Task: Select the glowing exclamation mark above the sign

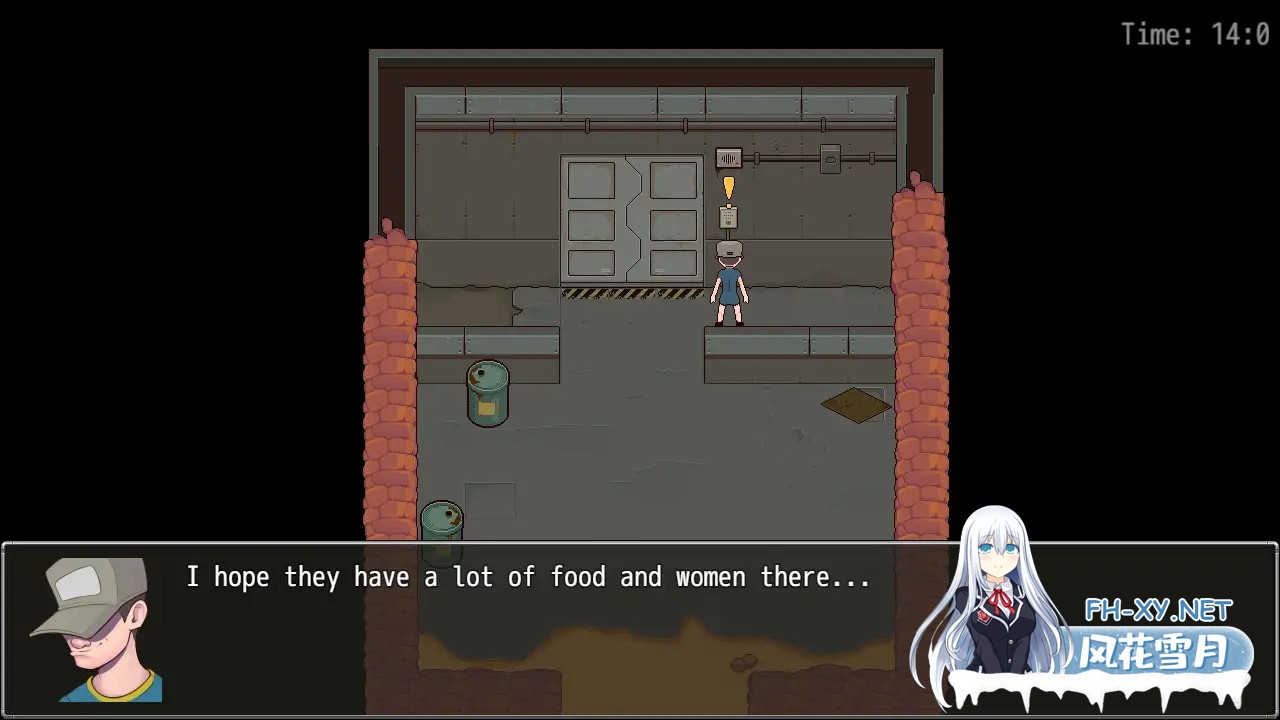Action: [728, 188]
